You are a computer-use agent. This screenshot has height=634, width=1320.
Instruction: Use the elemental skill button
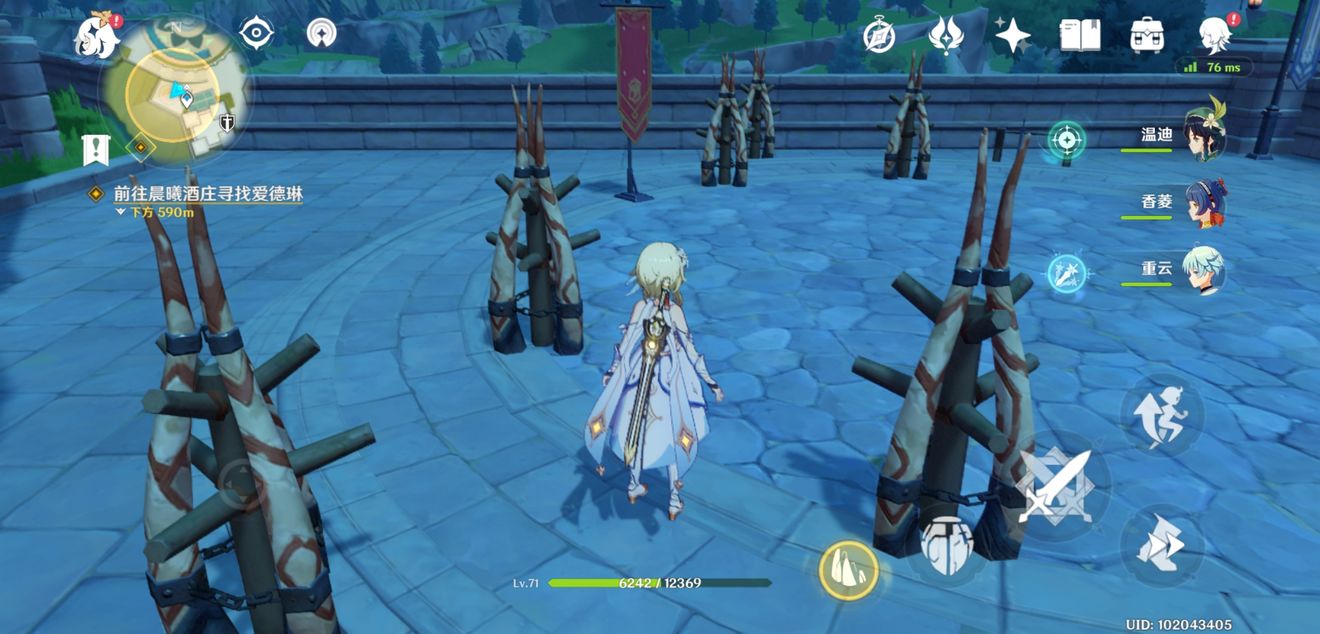[x=945, y=546]
